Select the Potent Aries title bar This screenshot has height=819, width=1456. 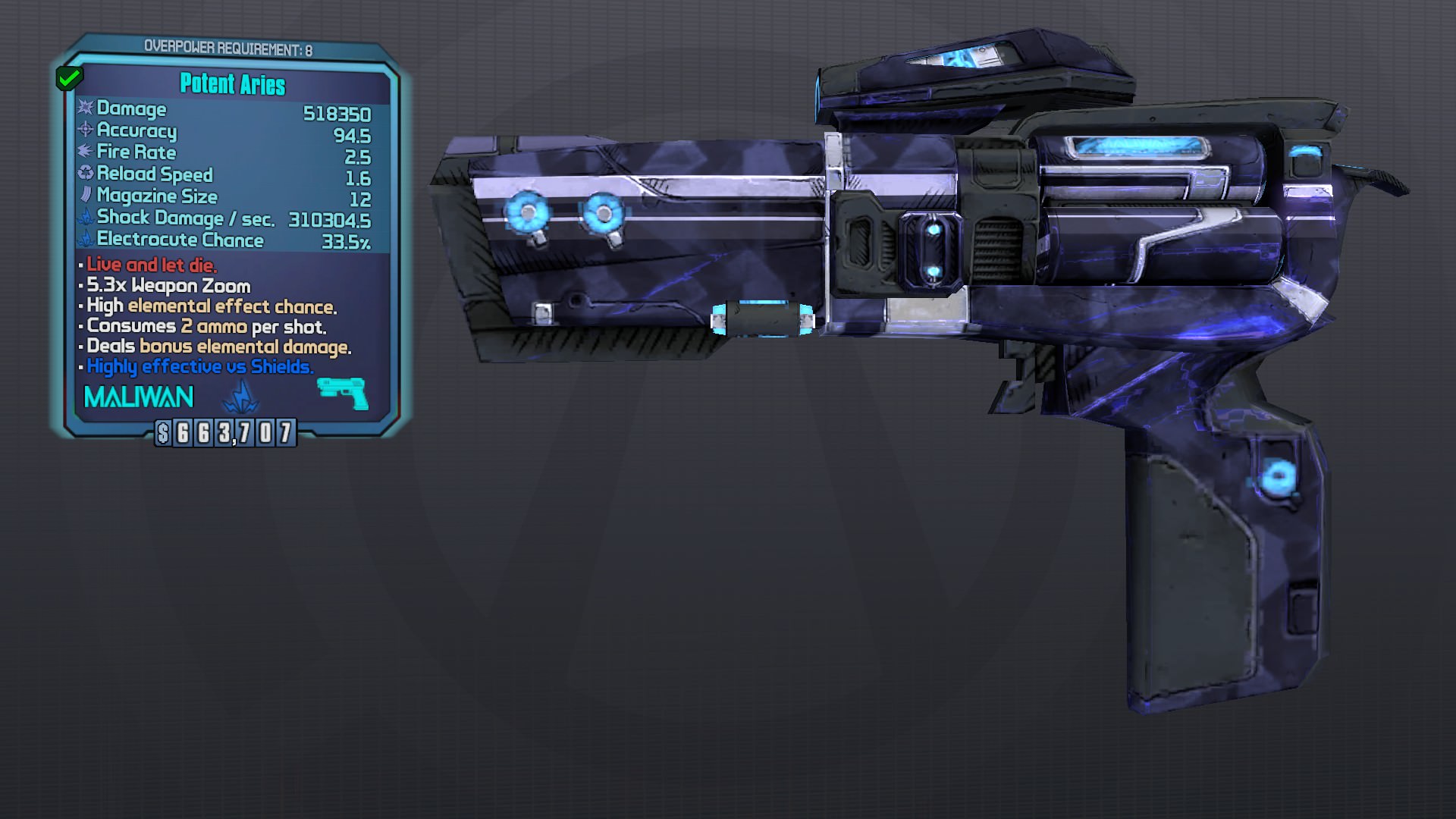(231, 86)
